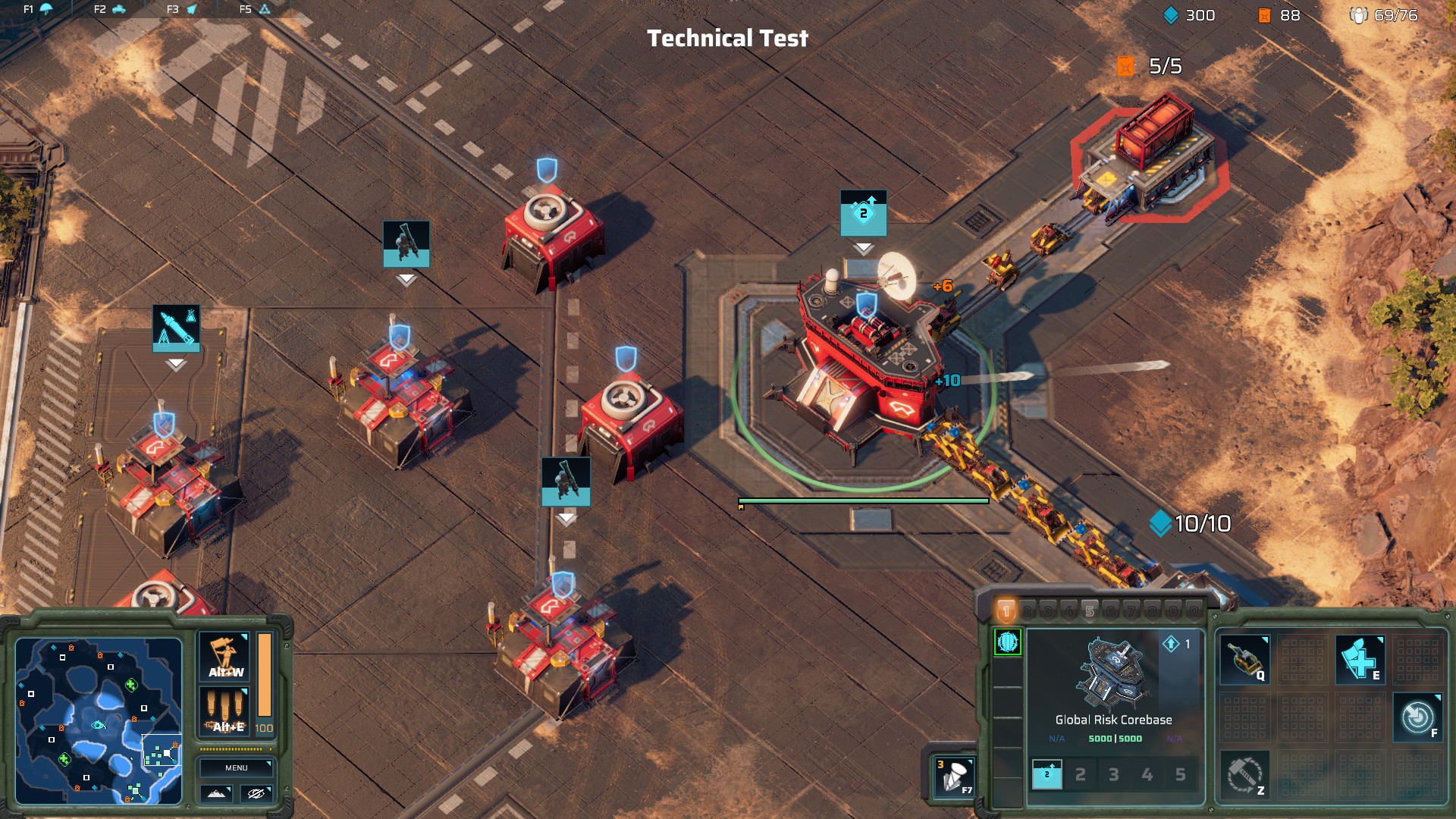Select the circular arrow rally command
Image resolution: width=1456 pixels, height=819 pixels.
tap(1417, 717)
